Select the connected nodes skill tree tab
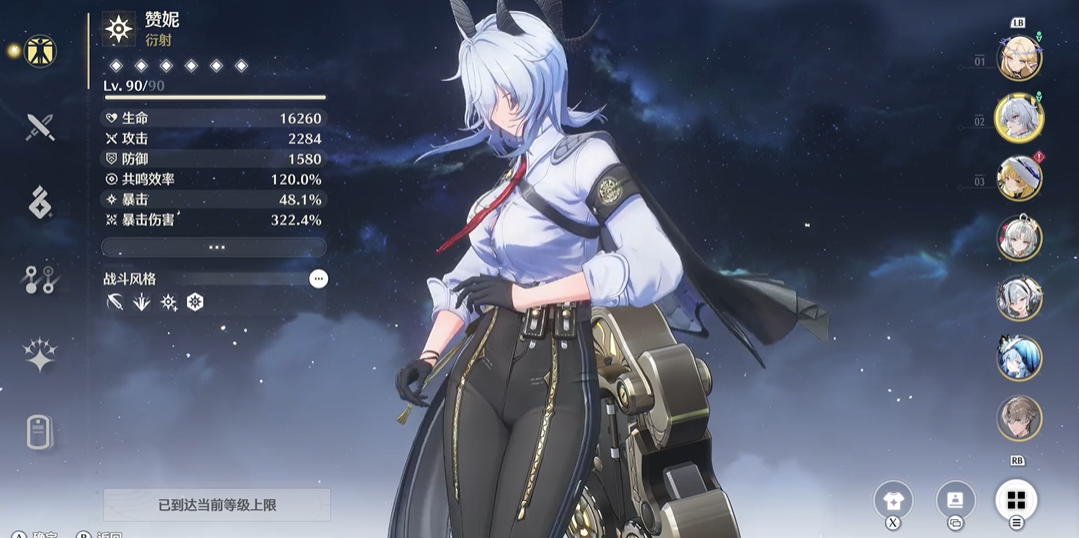Viewport: 1079px width, 538px height. [x=40, y=279]
